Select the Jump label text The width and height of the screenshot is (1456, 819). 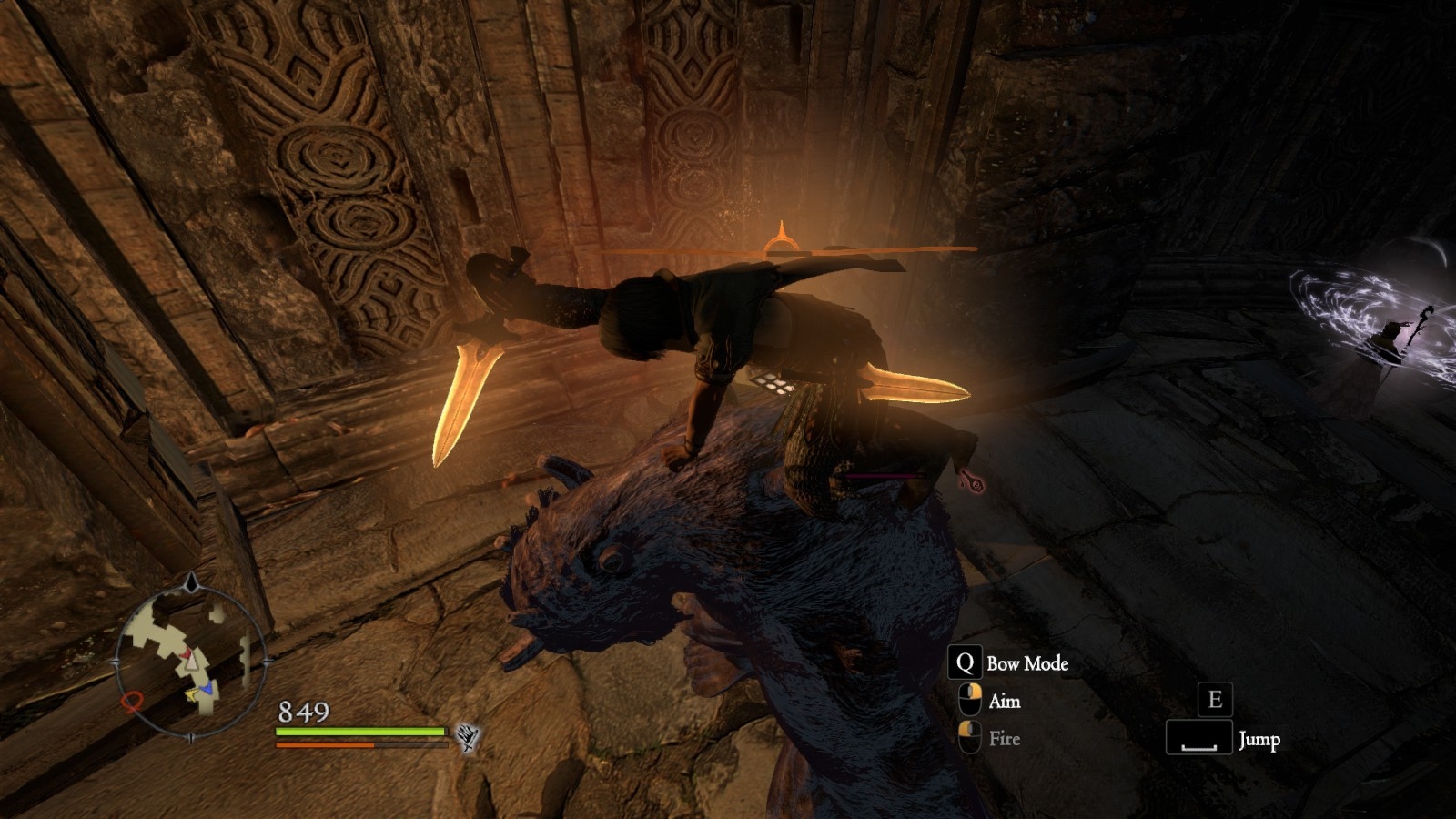coord(1262,740)
